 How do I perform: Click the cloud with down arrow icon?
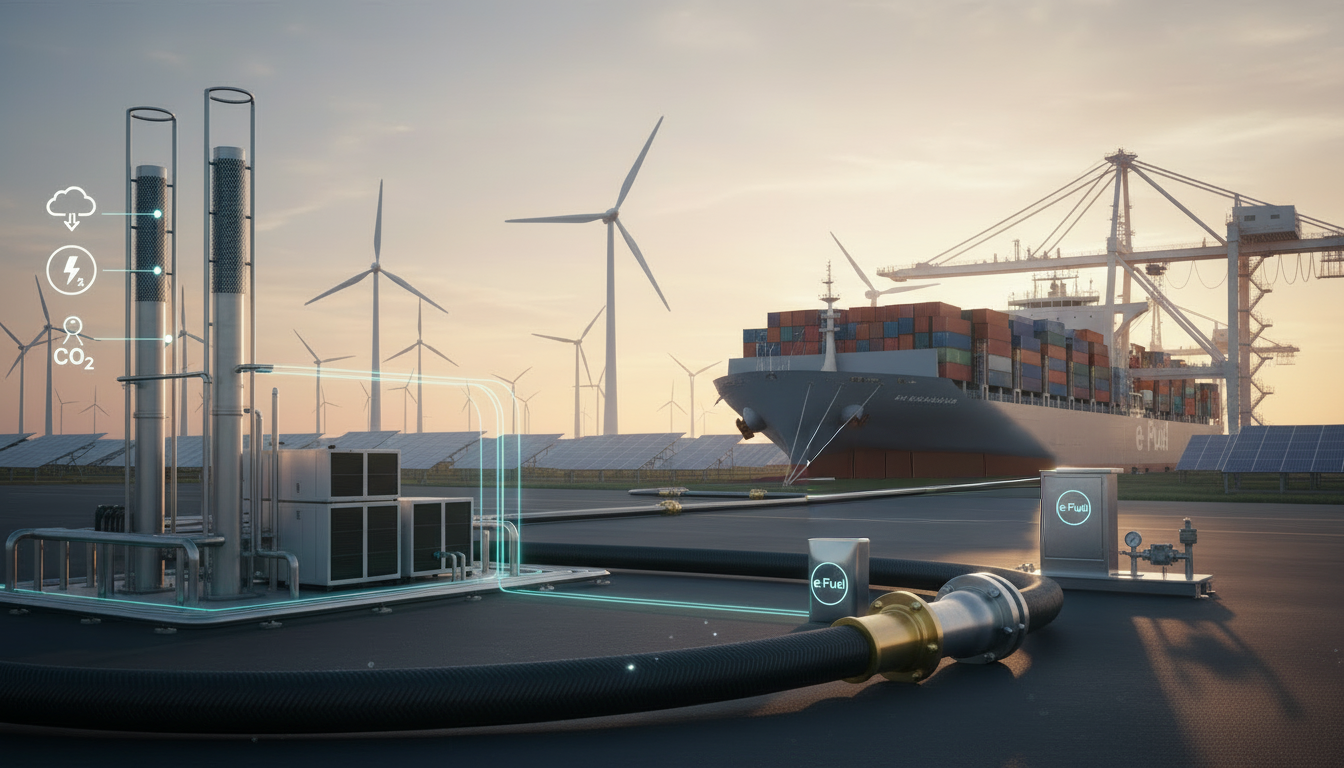pyautogui.click(x=71, y=208)
